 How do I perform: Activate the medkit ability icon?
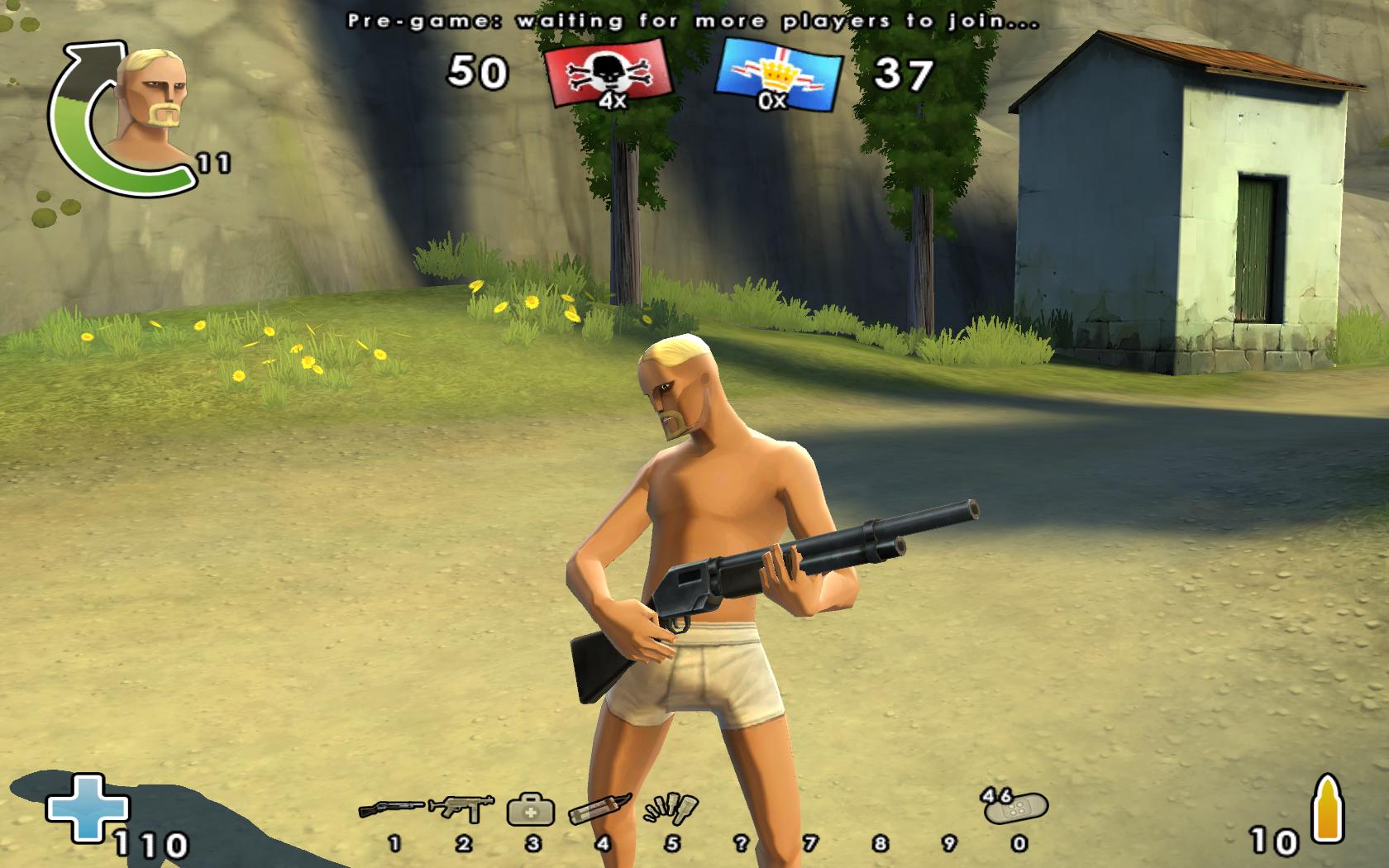[531, 810]
